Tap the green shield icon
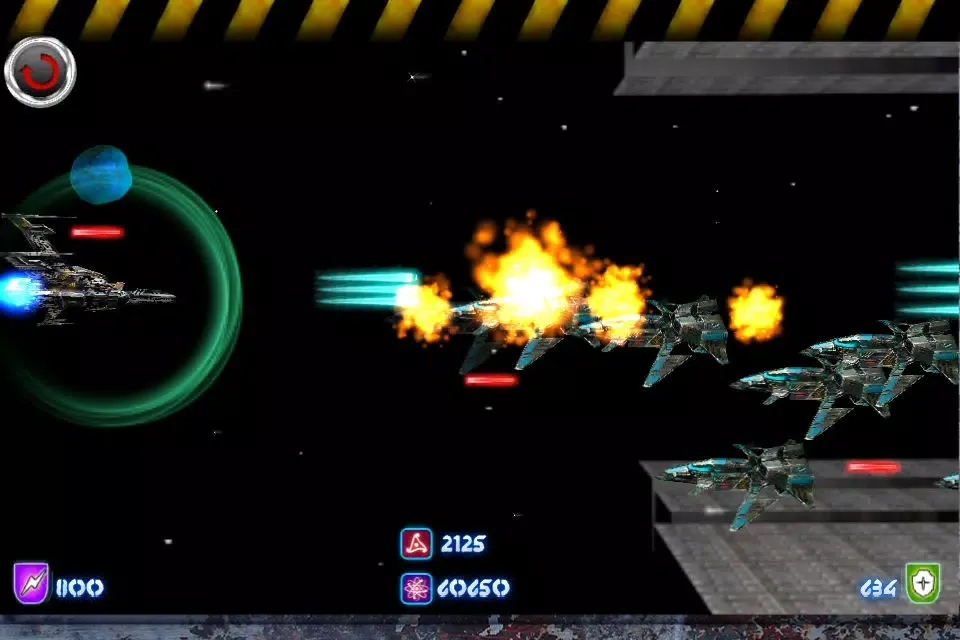The height and width of the screenshot is (640, 960). [922, 584]
